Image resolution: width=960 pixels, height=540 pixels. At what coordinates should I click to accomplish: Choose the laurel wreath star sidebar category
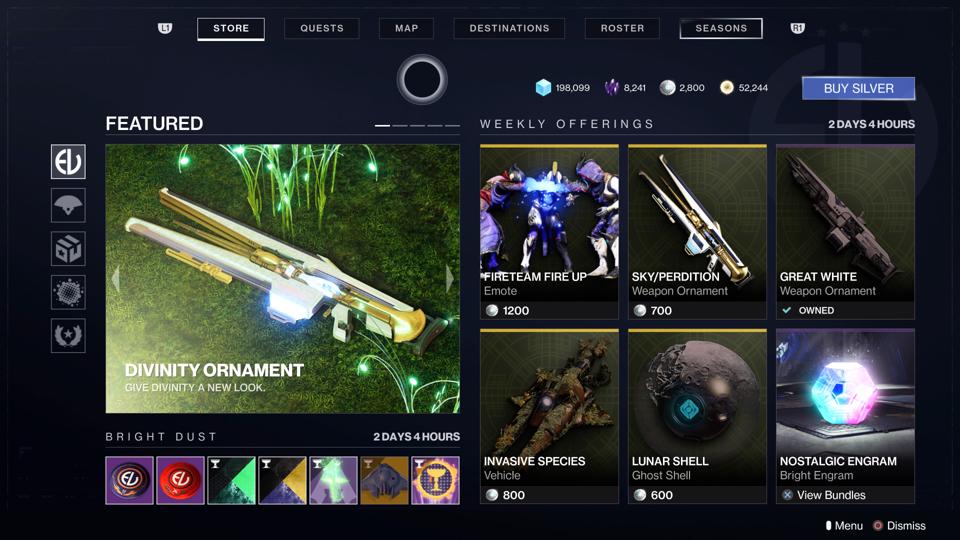point(68,336)
